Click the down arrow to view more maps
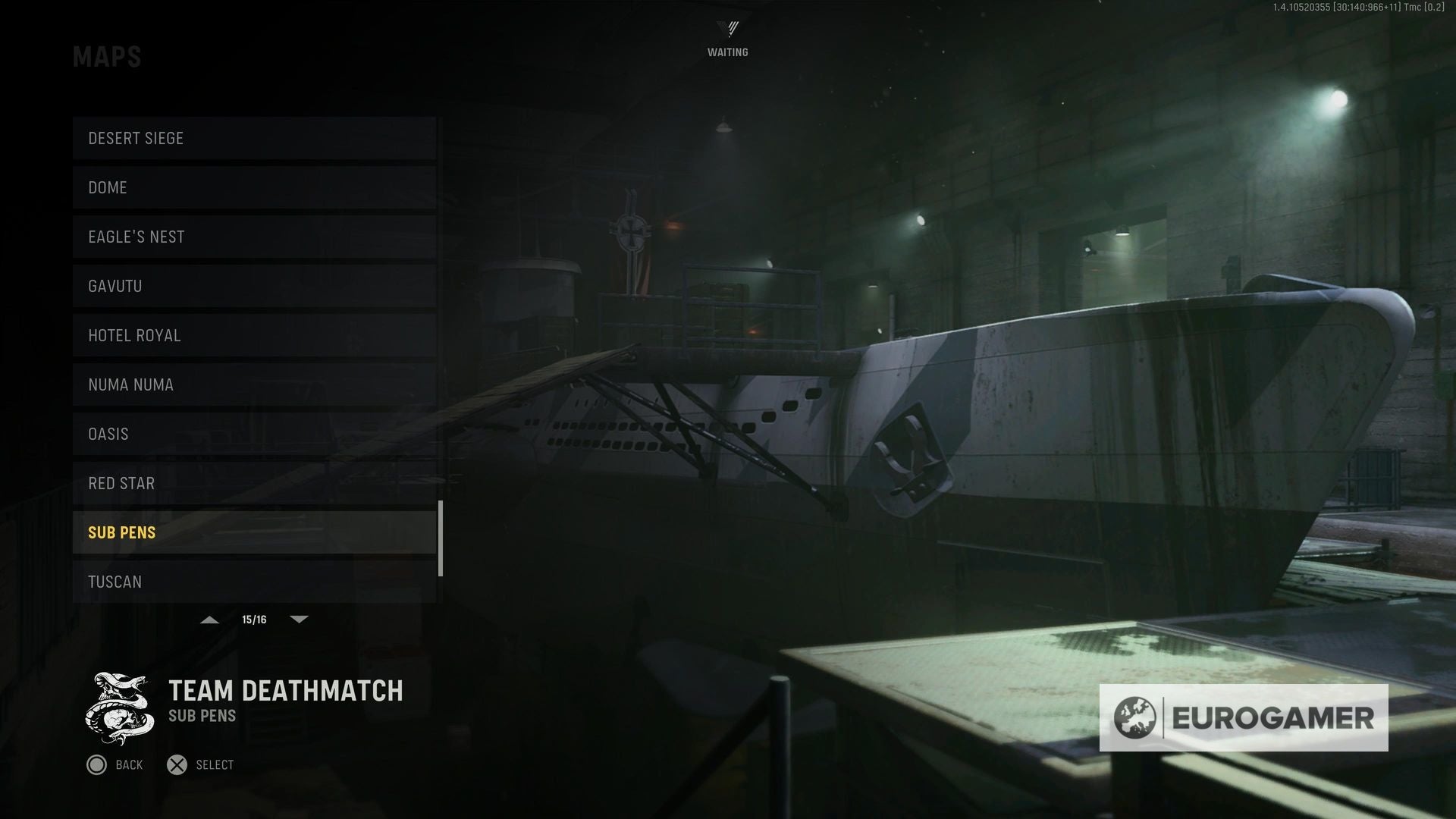This screenshot has height=819, width=1456. click(x=299, y=619)
